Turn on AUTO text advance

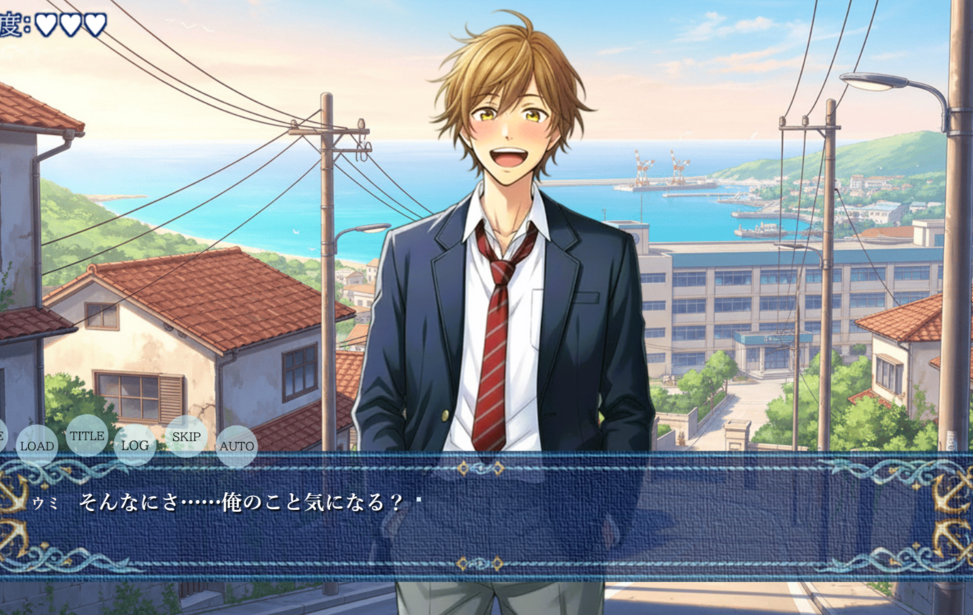click(237, 446)
